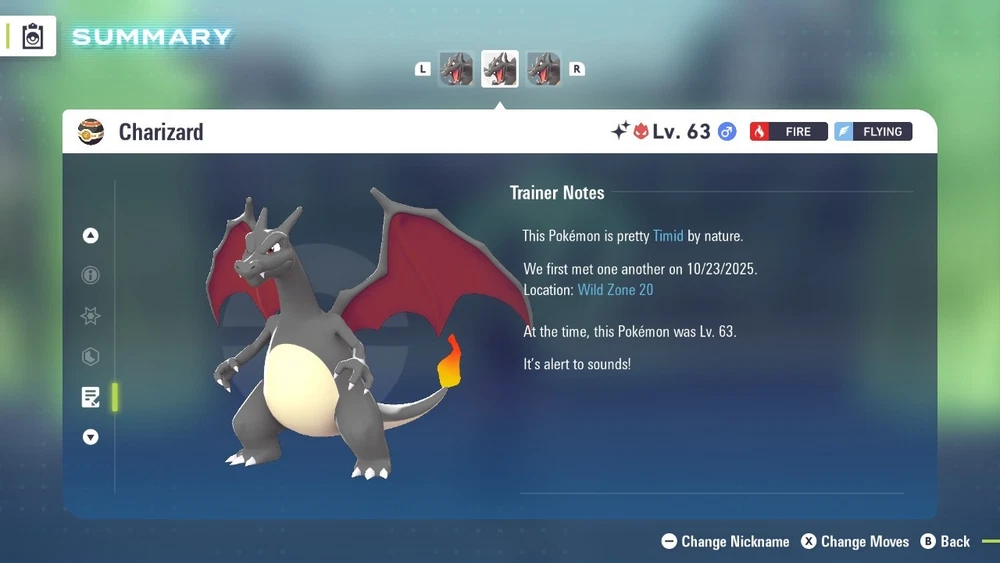1000x563 pixels.
Task: Open the info (i) summary tab
Action: [x=91, y=275]
